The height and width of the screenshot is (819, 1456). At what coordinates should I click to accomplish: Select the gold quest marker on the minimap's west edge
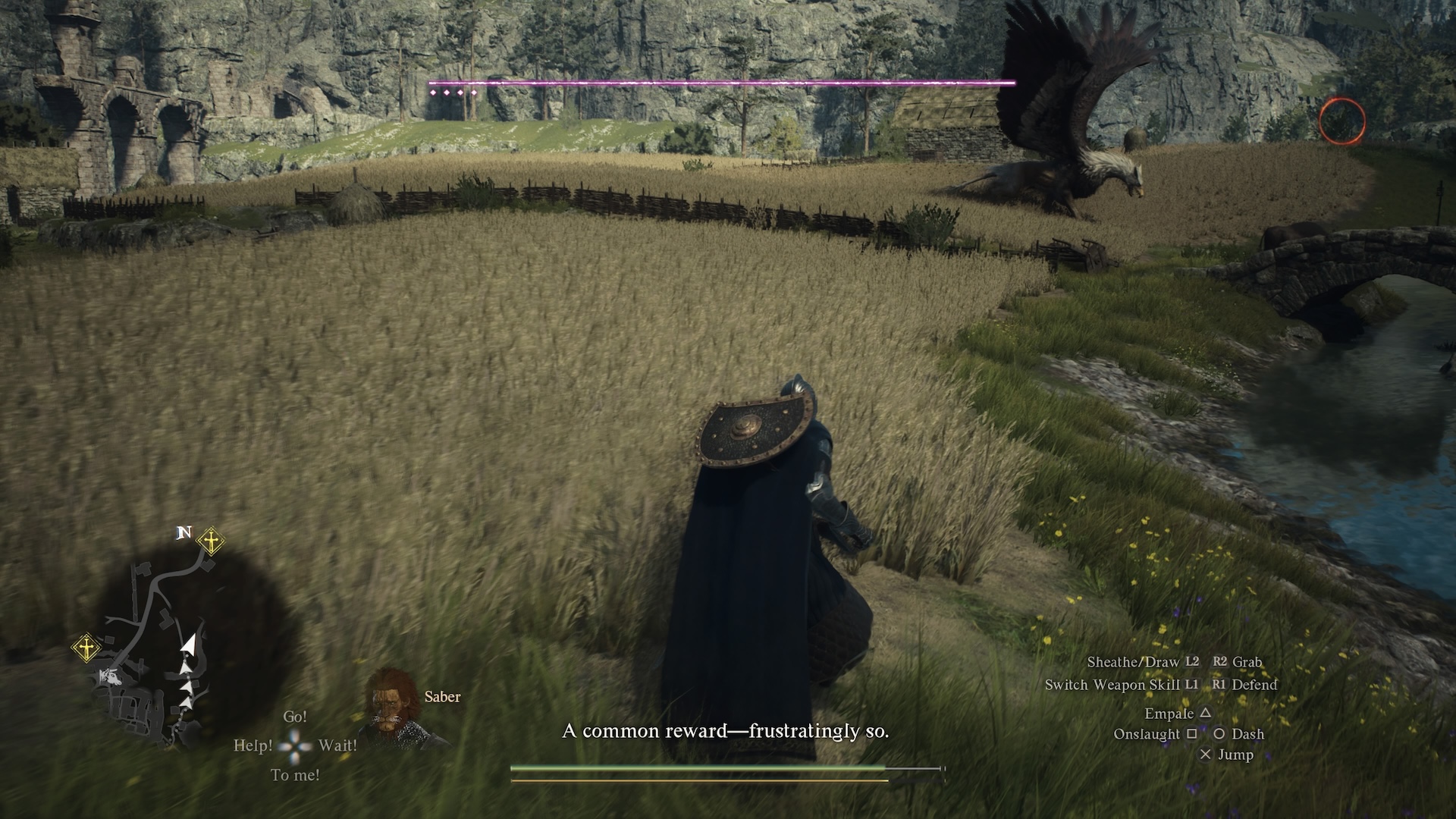coord(86,648)
